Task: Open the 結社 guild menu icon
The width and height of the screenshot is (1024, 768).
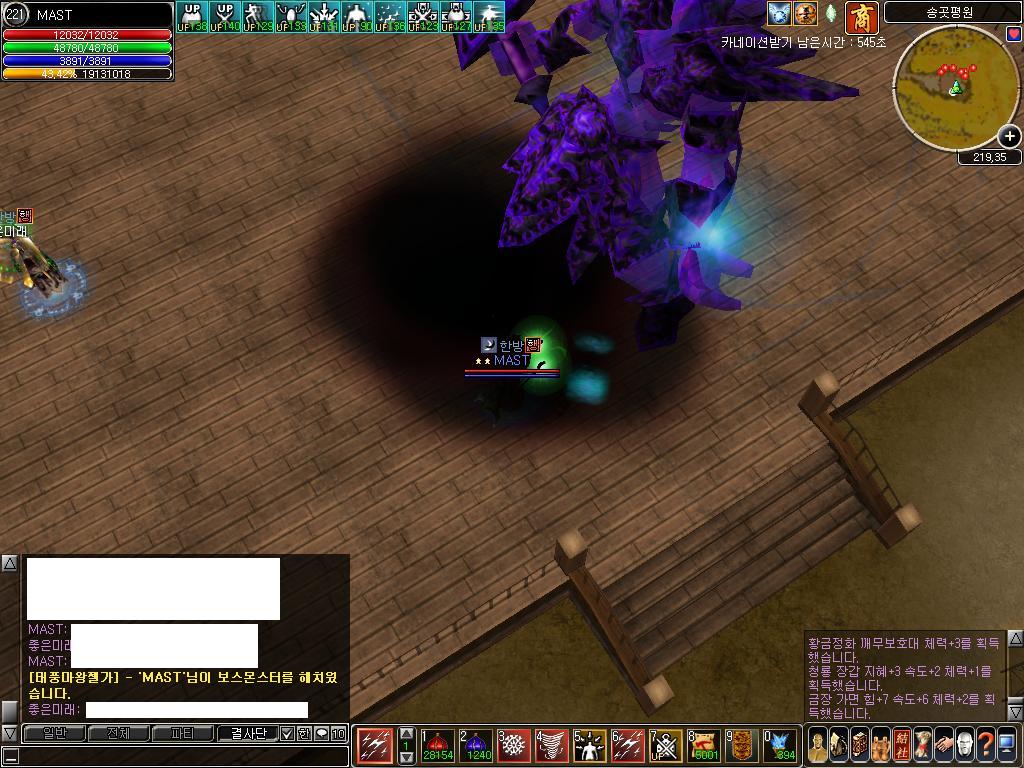Action: (901, 745)
